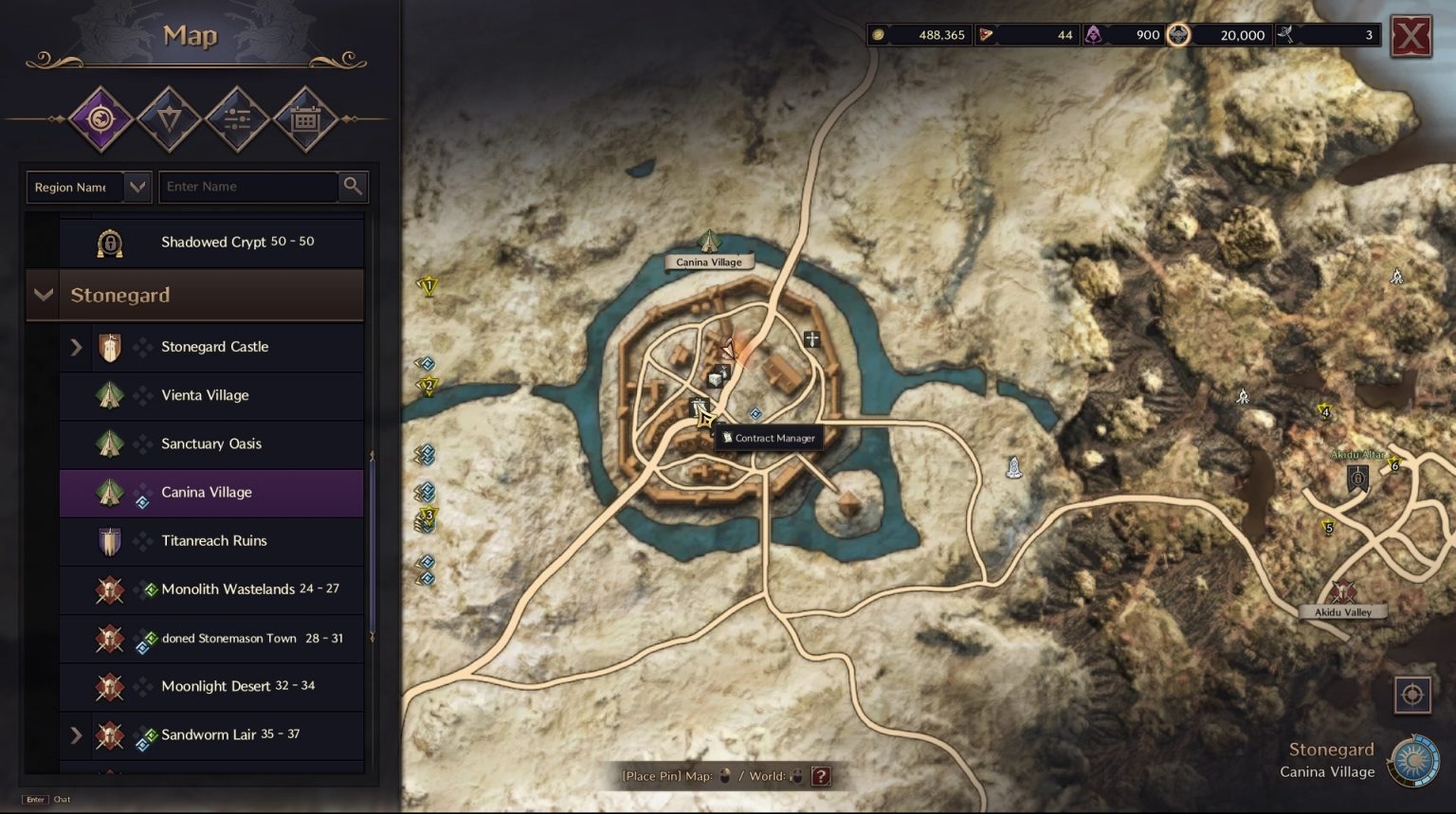Open the world map tab icon
The width and height of the screenshot is (1456, 814).
[101, 118]
